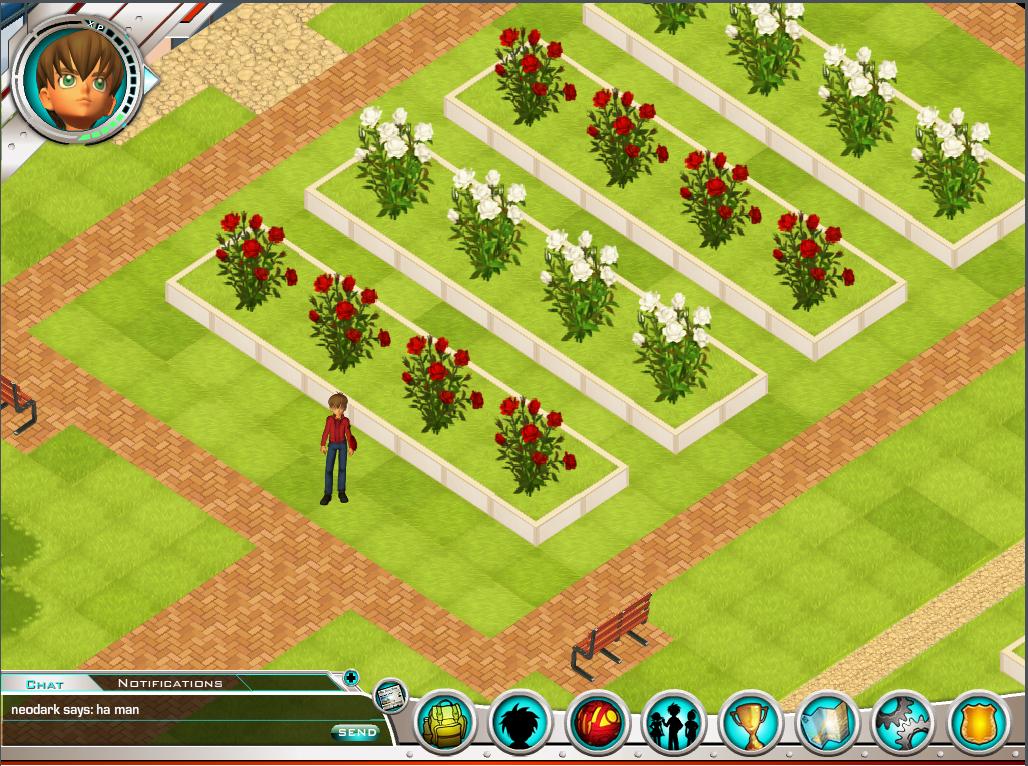The height and width of the screenshot is (766, 1028).
Task: Switch to the Notifications tab
Action: (x=170, y=684)
